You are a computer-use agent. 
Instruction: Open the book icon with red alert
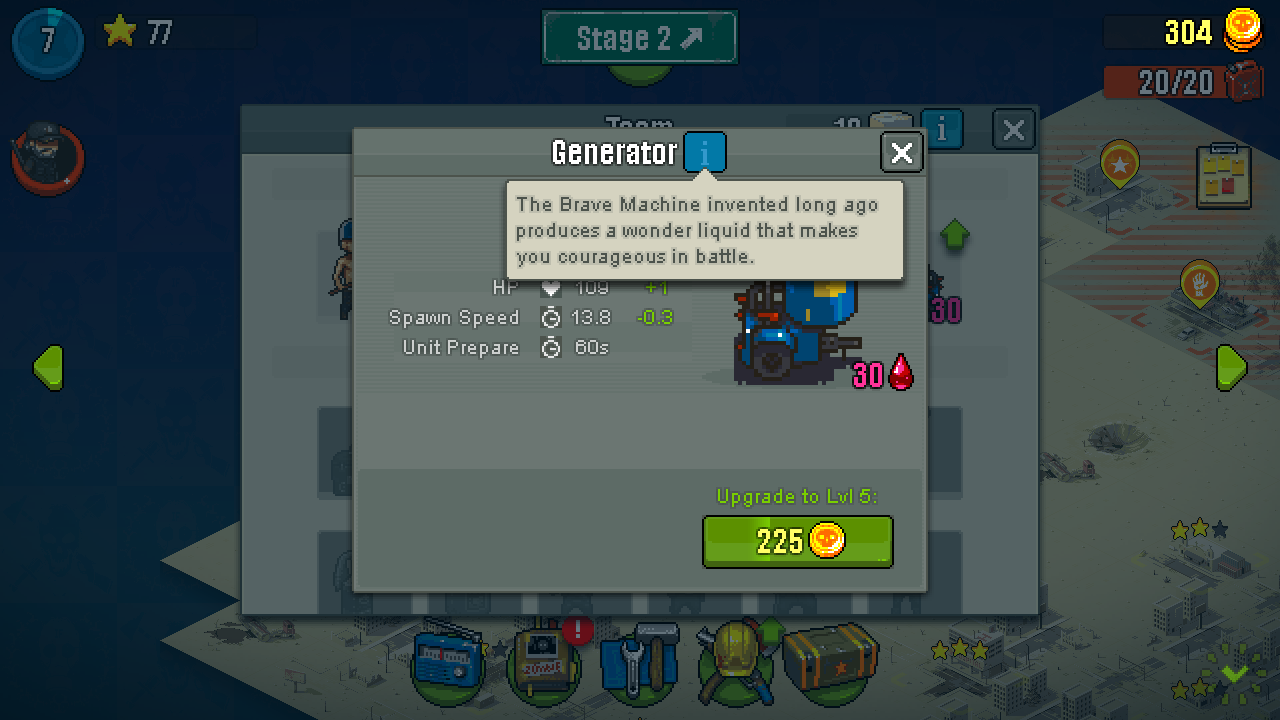pyautogui.click(x=543, y=664)
